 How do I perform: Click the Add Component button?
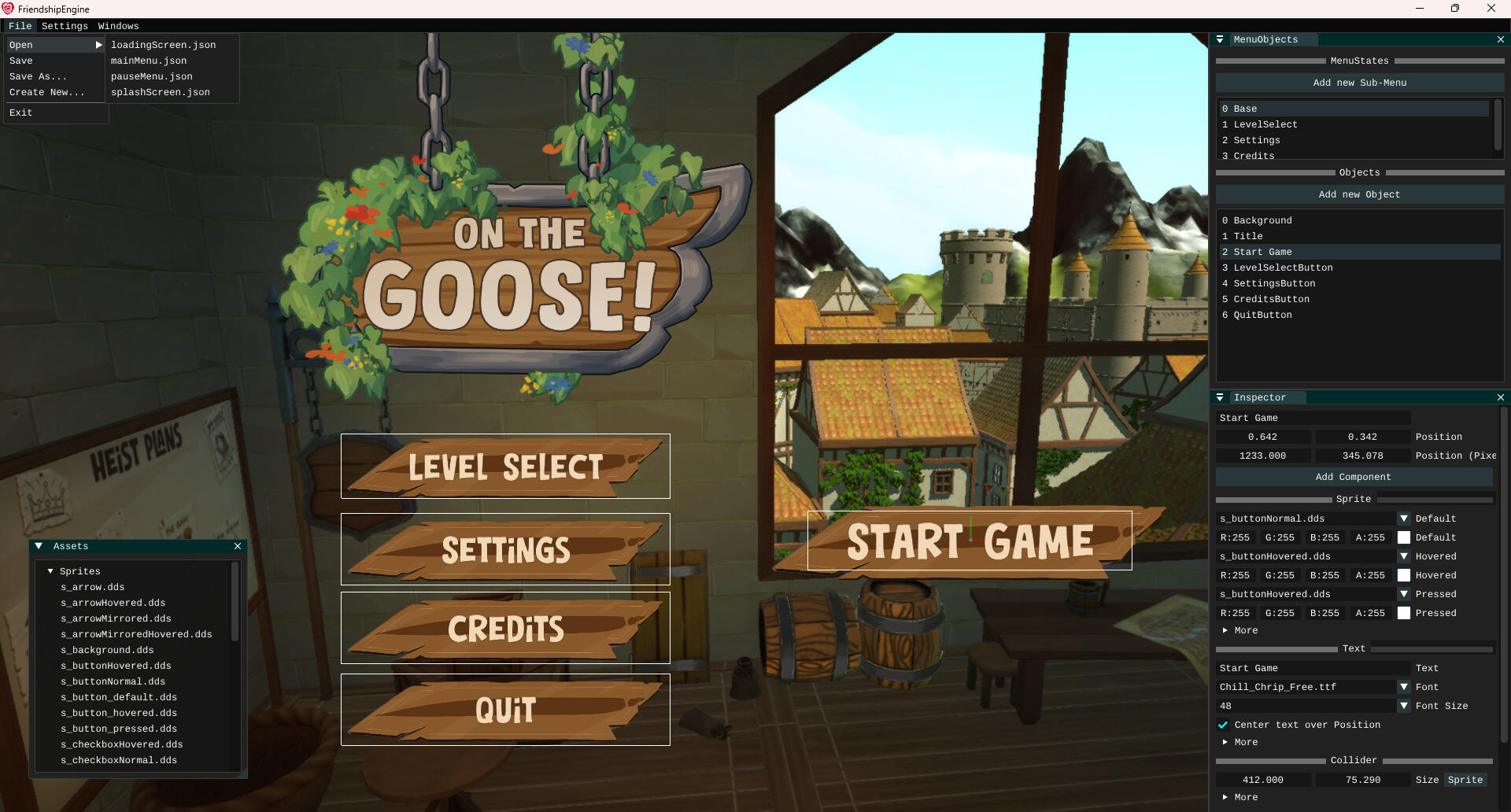1353,477
